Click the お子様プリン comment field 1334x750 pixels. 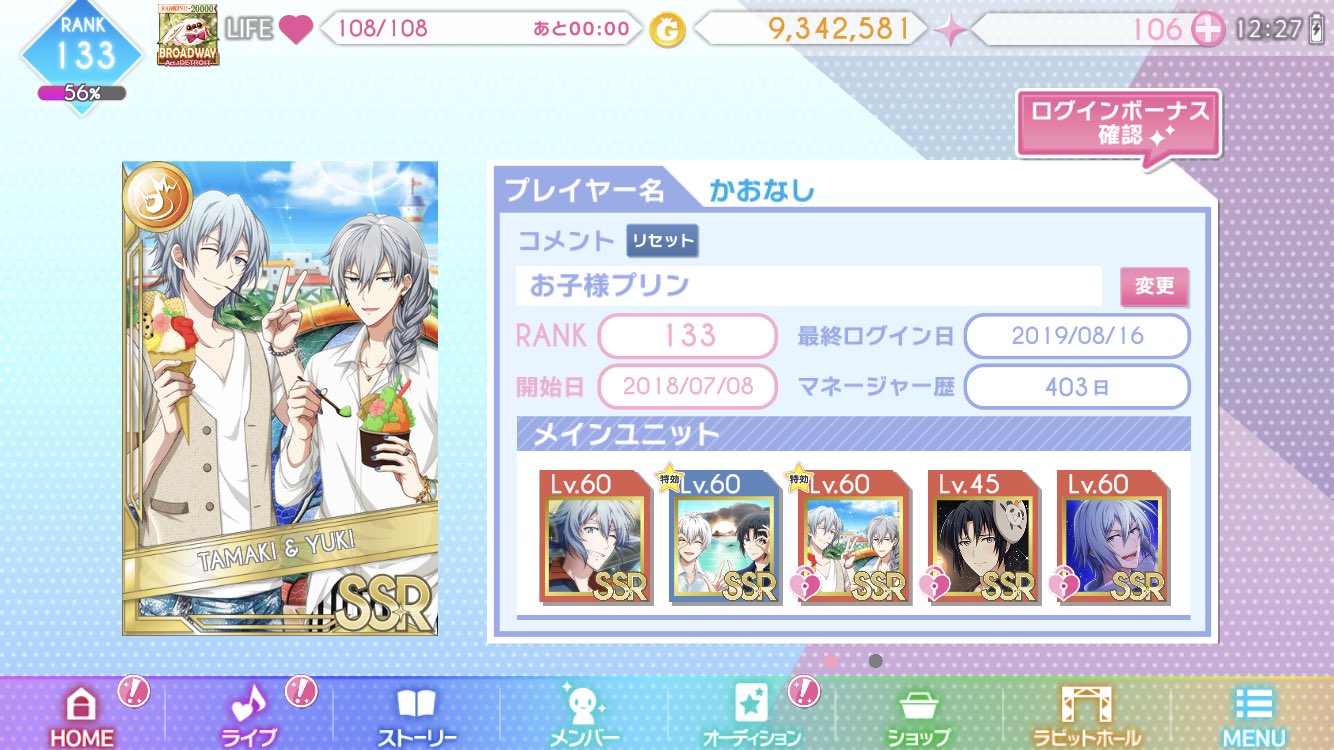point(810,287)
